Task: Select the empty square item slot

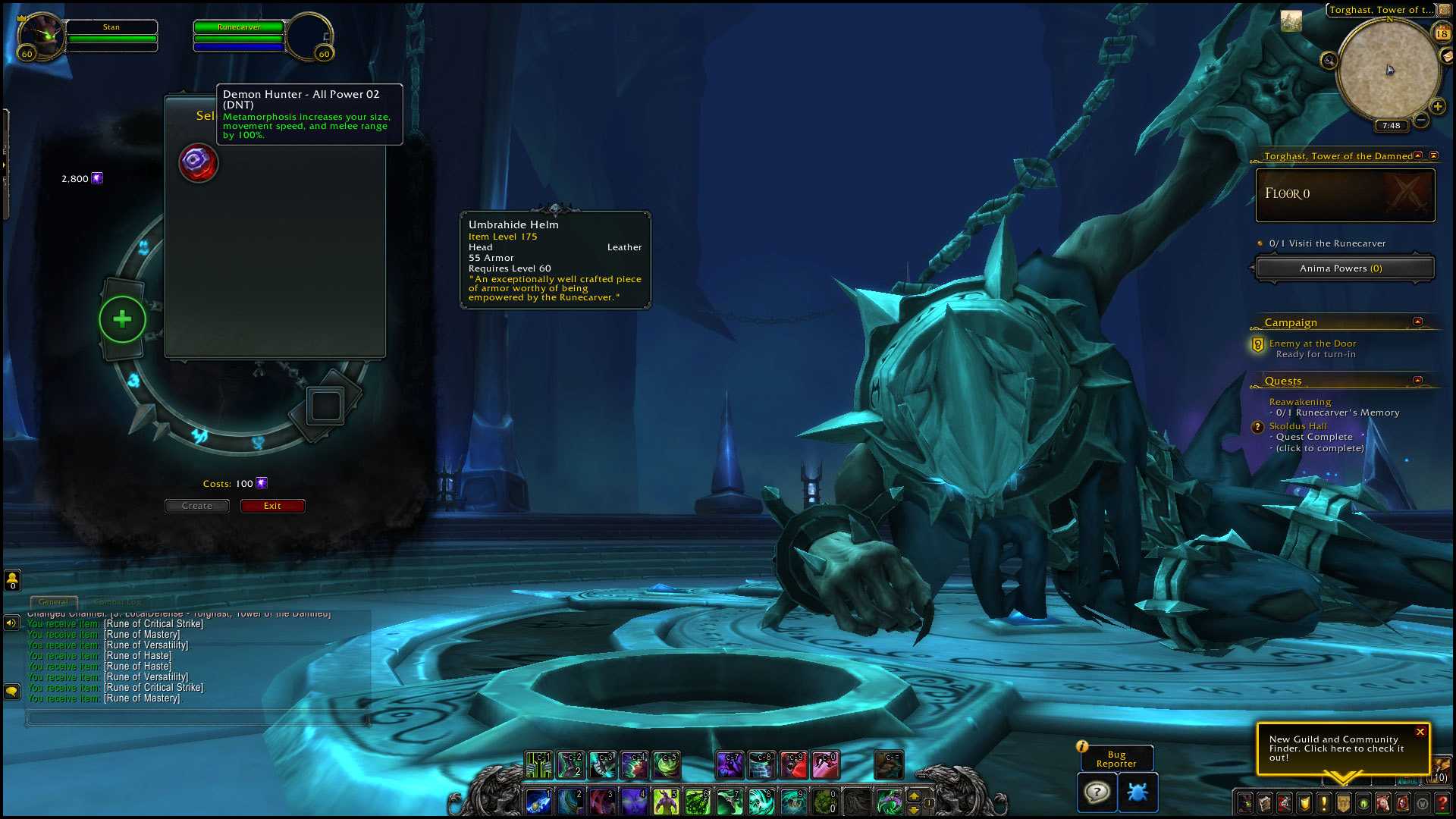Action: (326, 406)
